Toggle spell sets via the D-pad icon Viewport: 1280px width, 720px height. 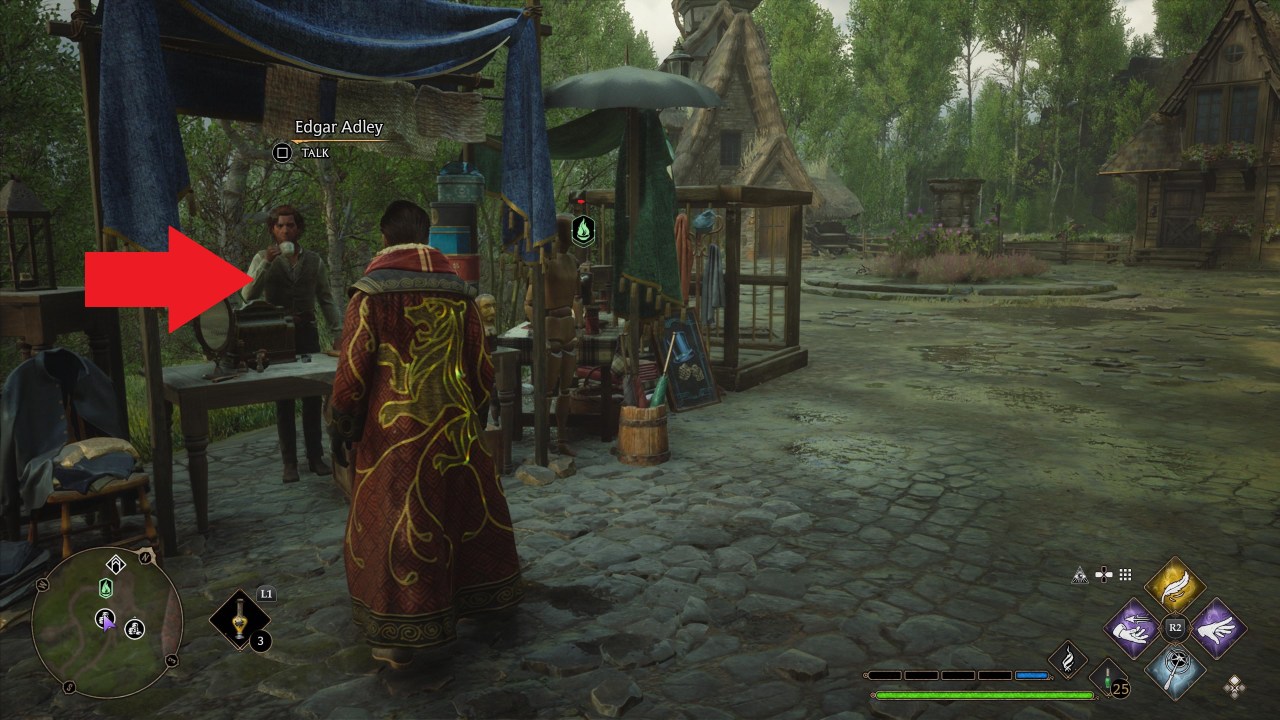pos(1104,575)
